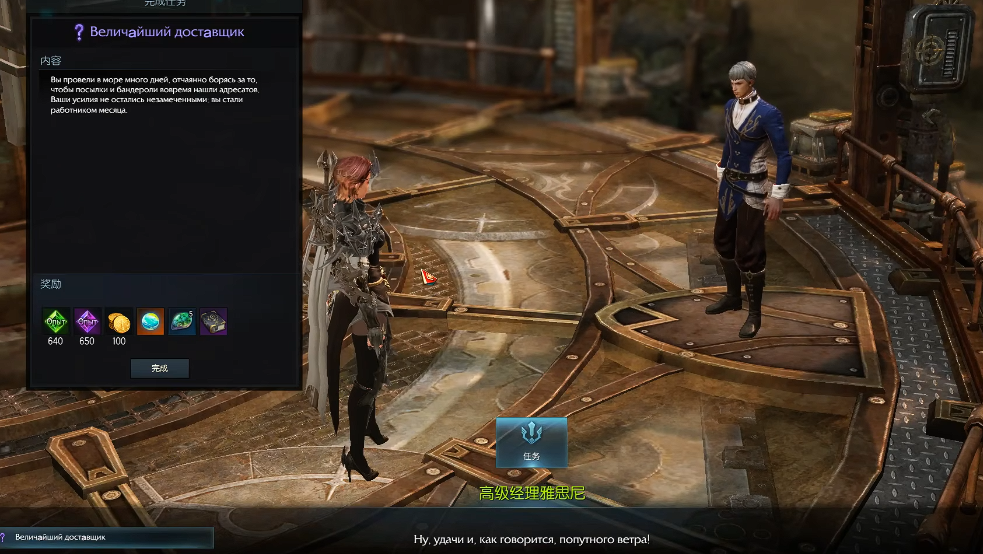Select the green experience gem reward
The height and width of the screenshot is (554, 983).
(55, 322)
